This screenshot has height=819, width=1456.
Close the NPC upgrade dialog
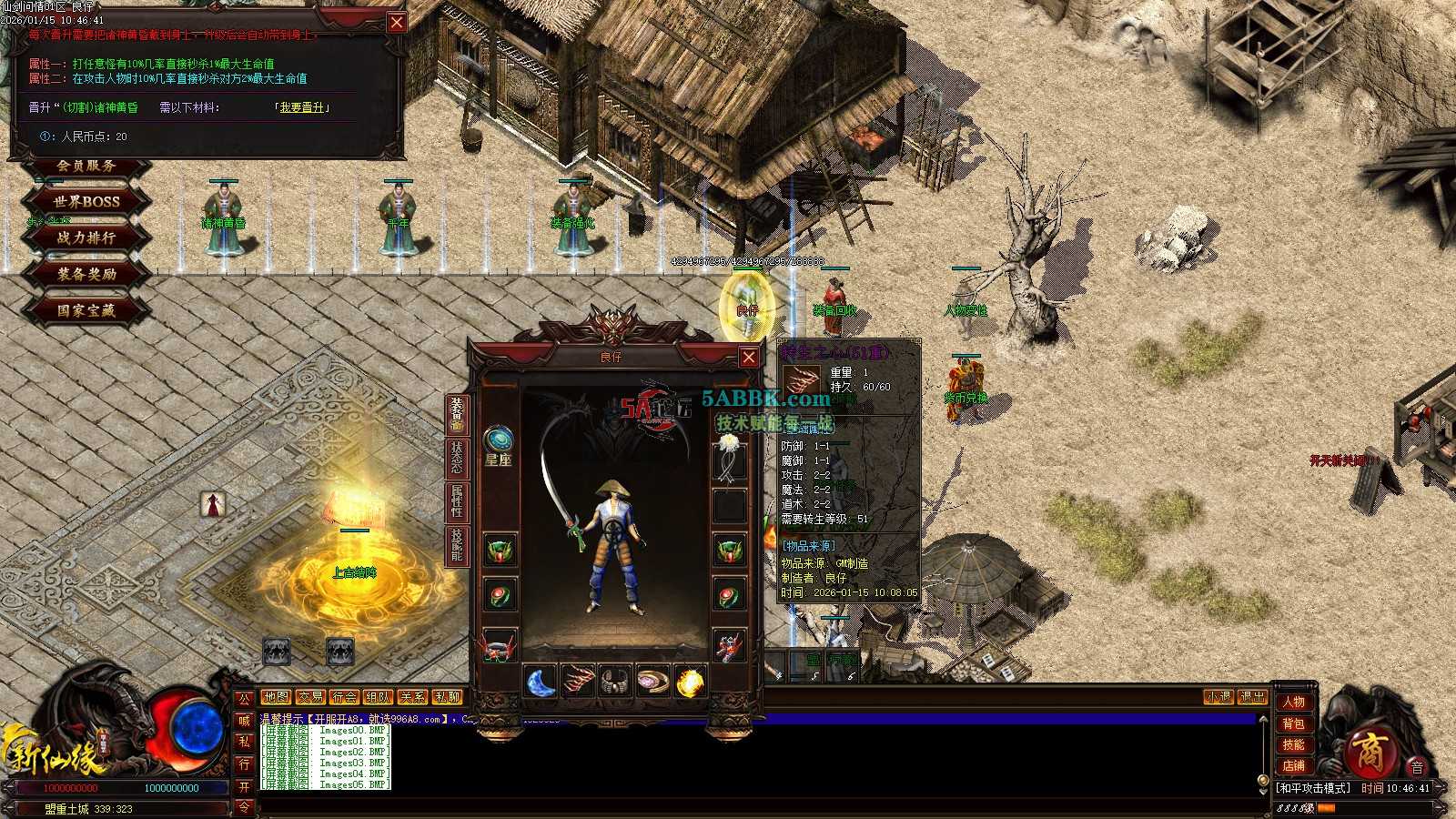click(397, 23)
